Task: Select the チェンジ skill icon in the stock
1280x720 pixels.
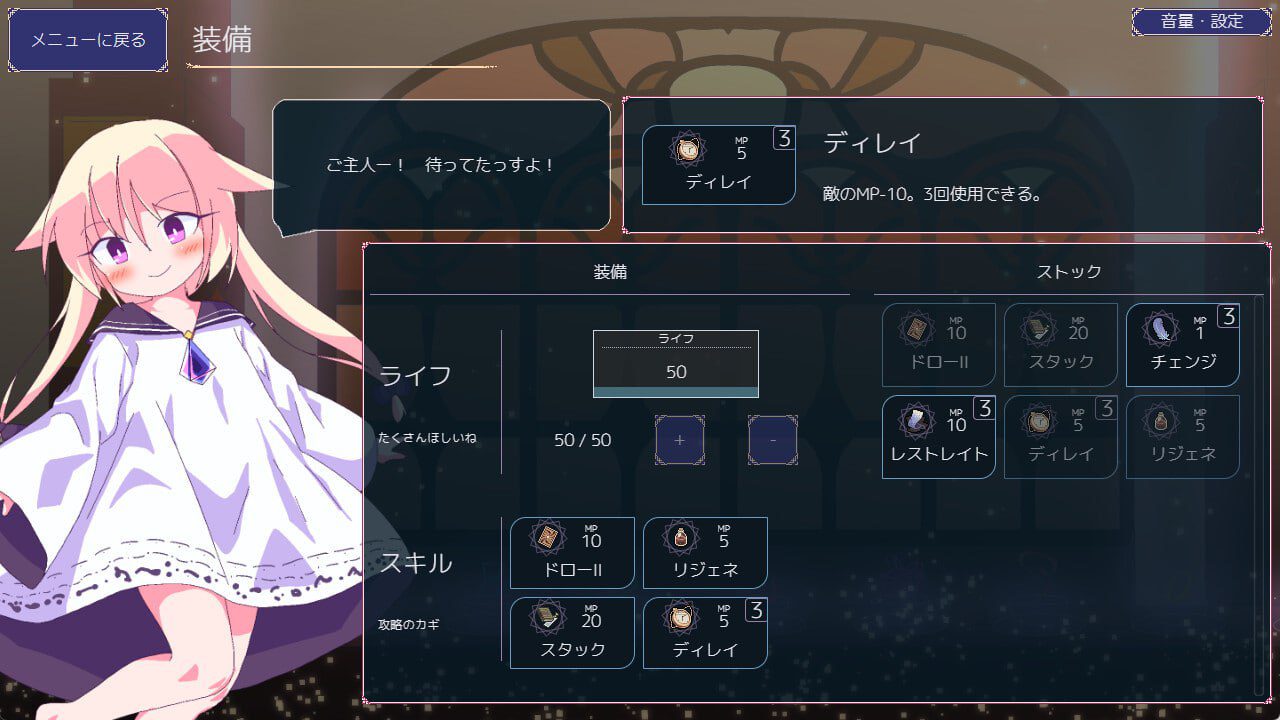Action: pyautogui.click(x=1182, y=345)
